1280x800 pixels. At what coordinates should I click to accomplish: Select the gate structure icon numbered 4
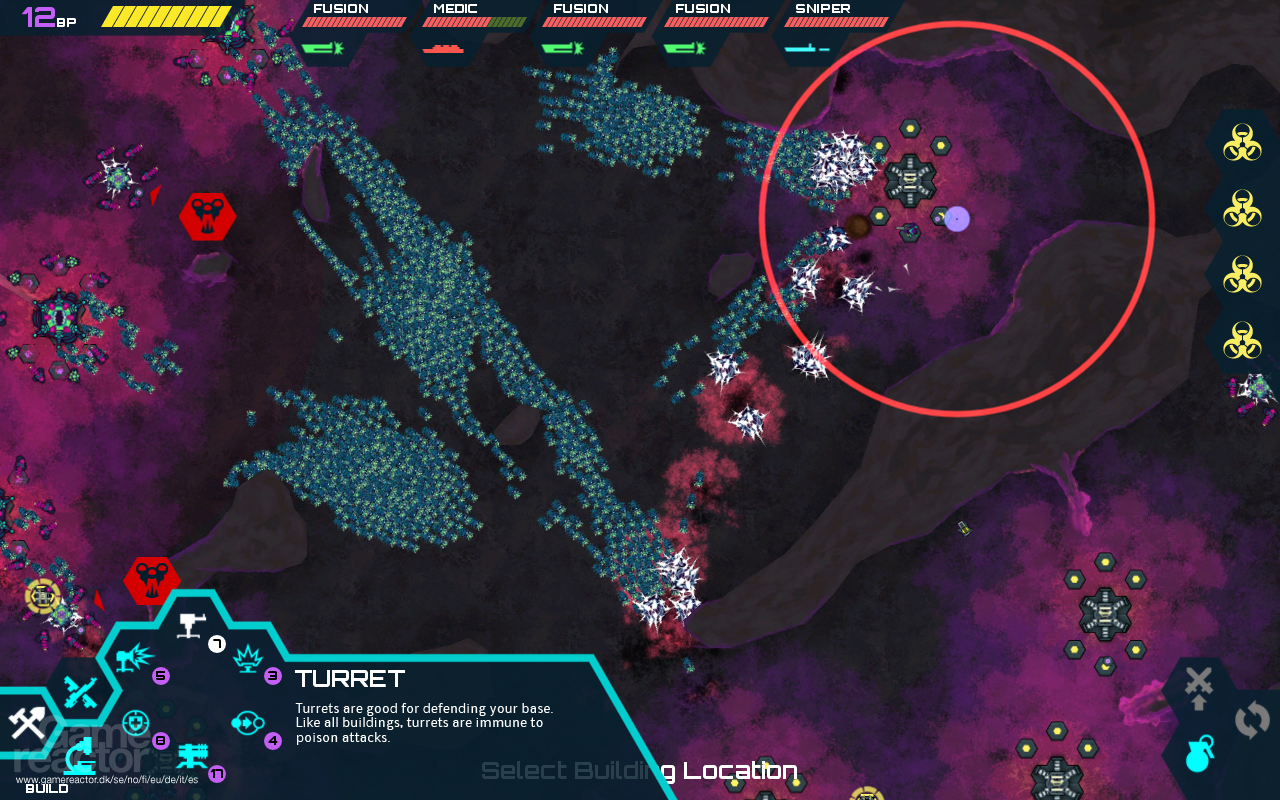tap(247, 722)
